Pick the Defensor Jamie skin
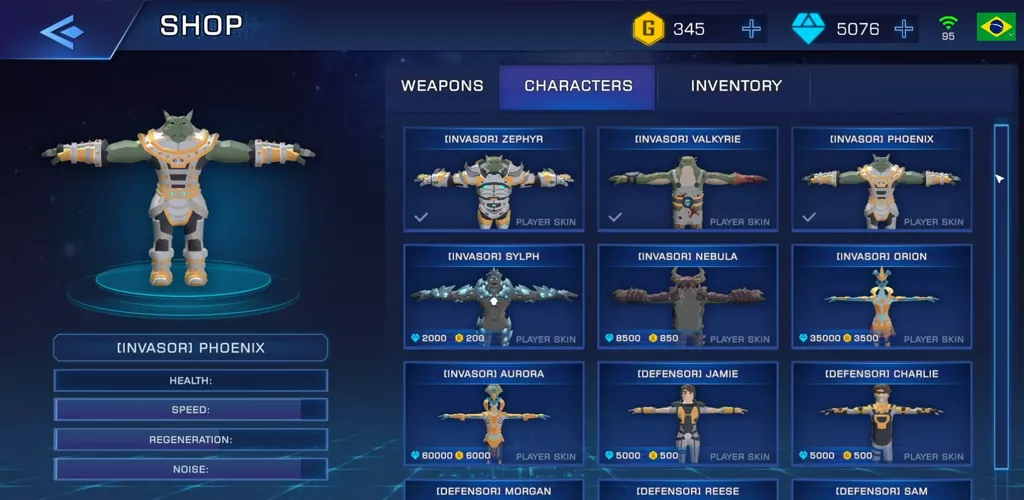This screenshot has width=1024, height=500. 688,414
